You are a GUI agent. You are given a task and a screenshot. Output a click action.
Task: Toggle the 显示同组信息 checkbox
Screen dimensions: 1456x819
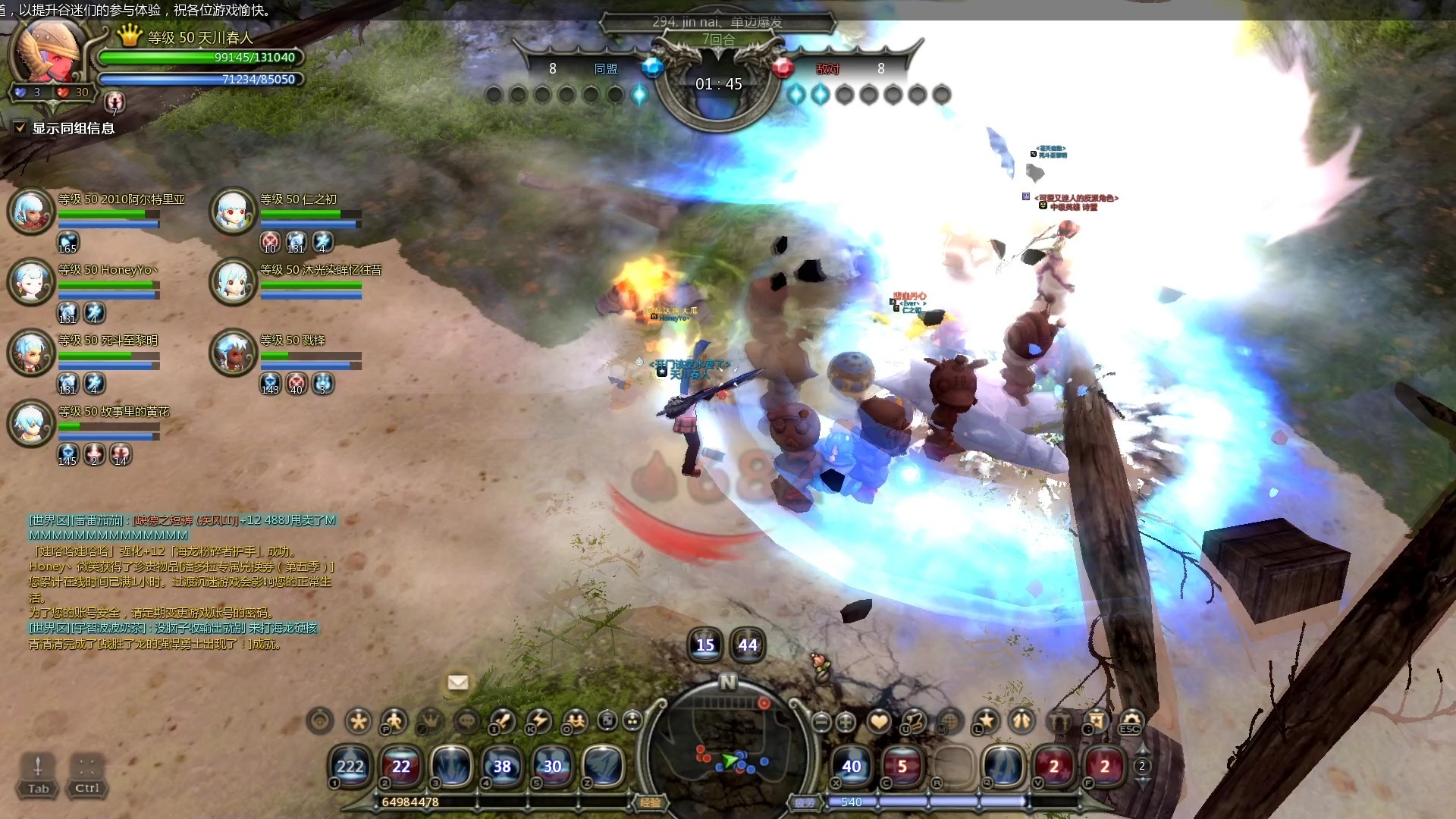pyautogui.click(x=20, y=128)
